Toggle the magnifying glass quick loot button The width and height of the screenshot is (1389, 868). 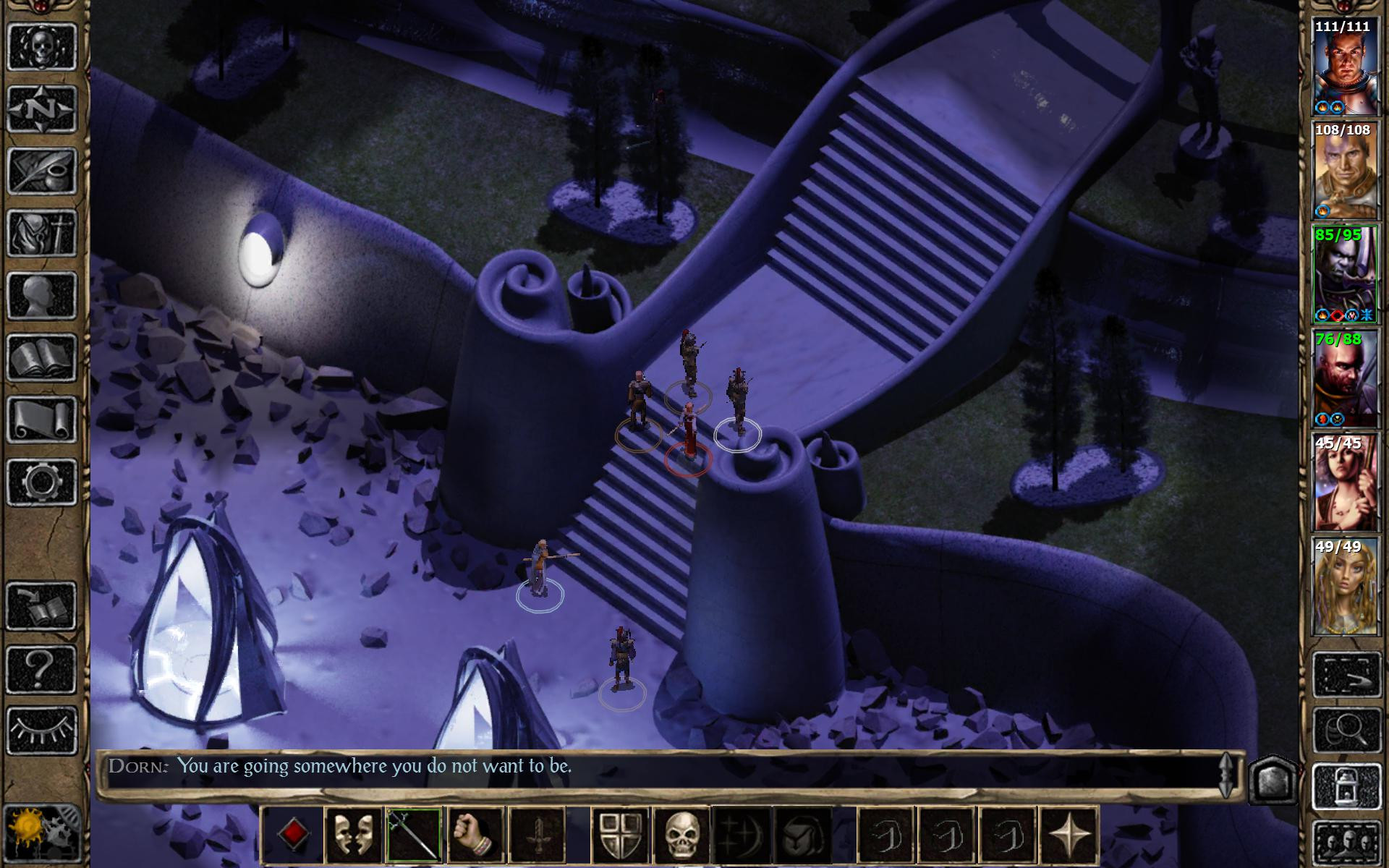click(1347, 731)
